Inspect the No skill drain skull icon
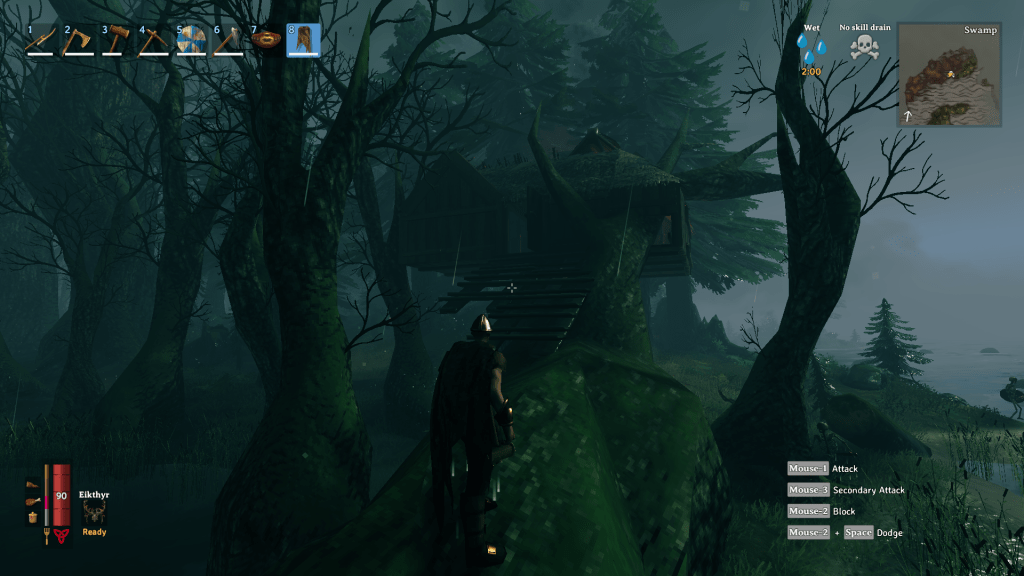Screen dimensions: 1024x576 863,47
